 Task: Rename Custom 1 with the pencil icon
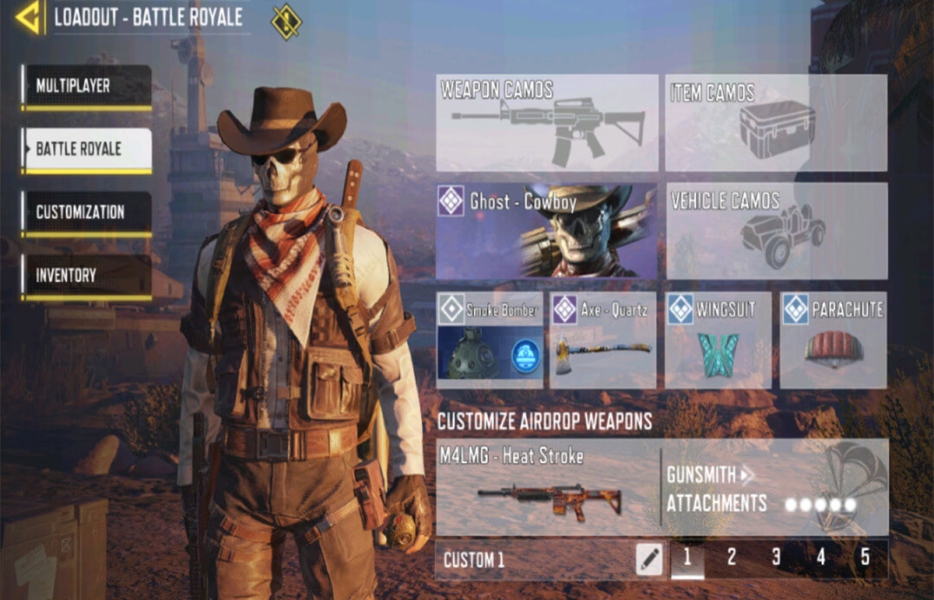coord(649,559)
